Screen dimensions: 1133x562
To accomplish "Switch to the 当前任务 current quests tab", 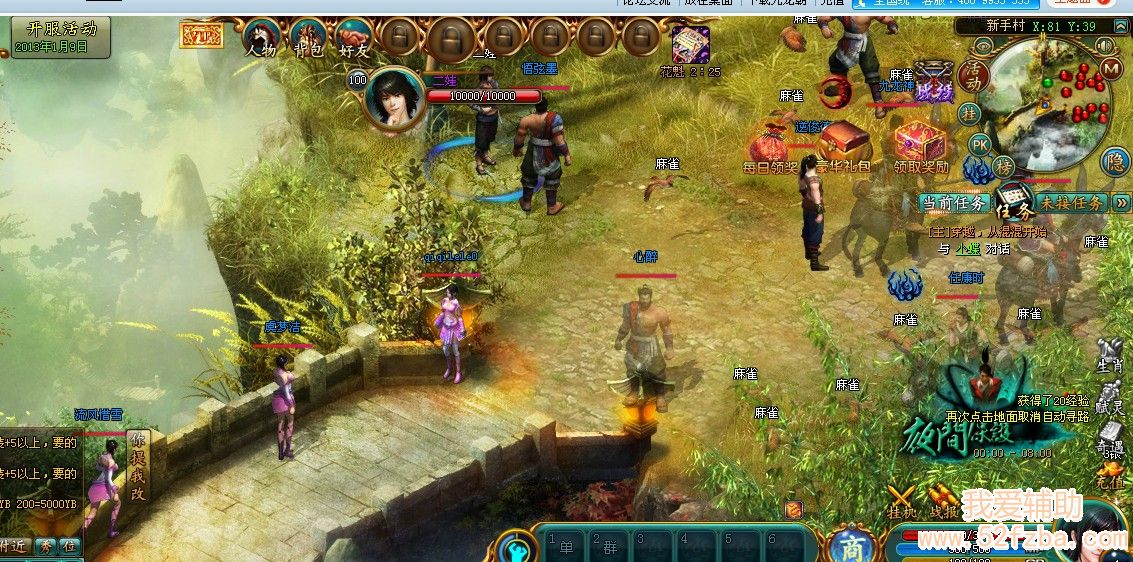I will (x=954, y=203).
